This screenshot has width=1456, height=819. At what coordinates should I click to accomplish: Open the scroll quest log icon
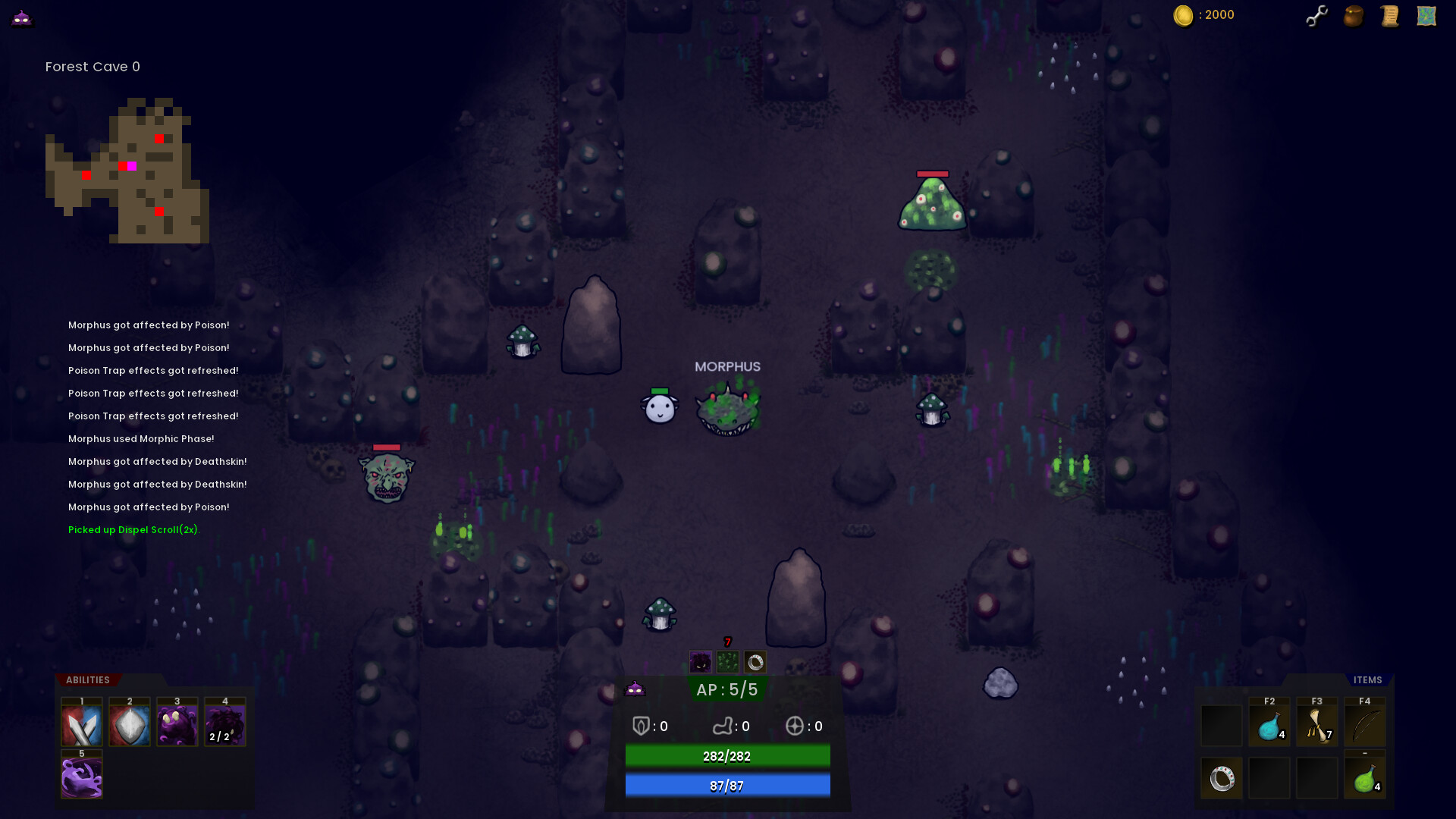(x=1389, y=15)
